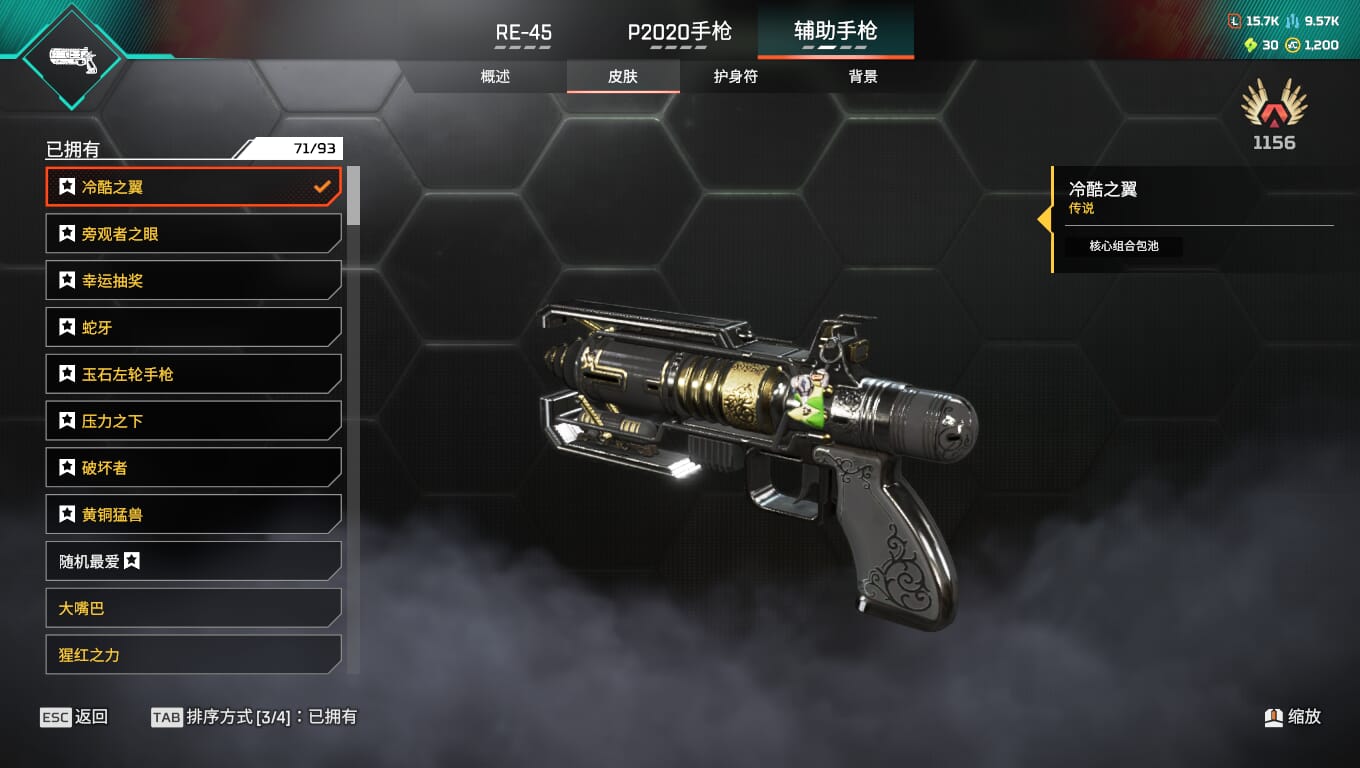Open the 护身符 sub-tab
Viewport: 1360px width, 768px height.
(735, 77)
